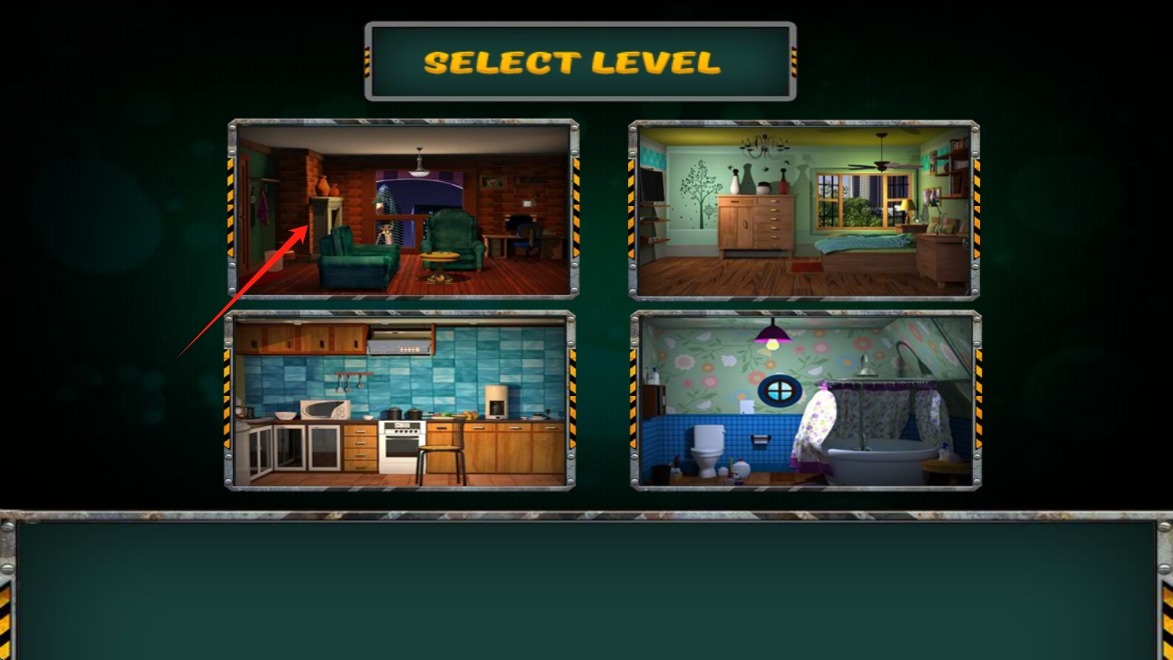
Task: Select the living room level
Action: (403, 209)
